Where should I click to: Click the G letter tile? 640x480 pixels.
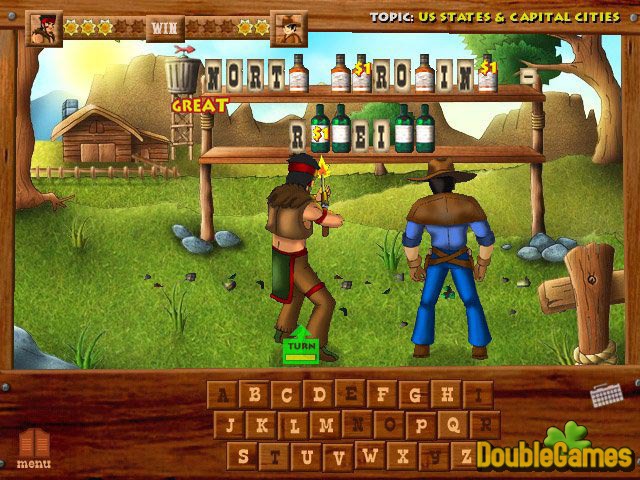pyautogui.click(x=415, y=394)
